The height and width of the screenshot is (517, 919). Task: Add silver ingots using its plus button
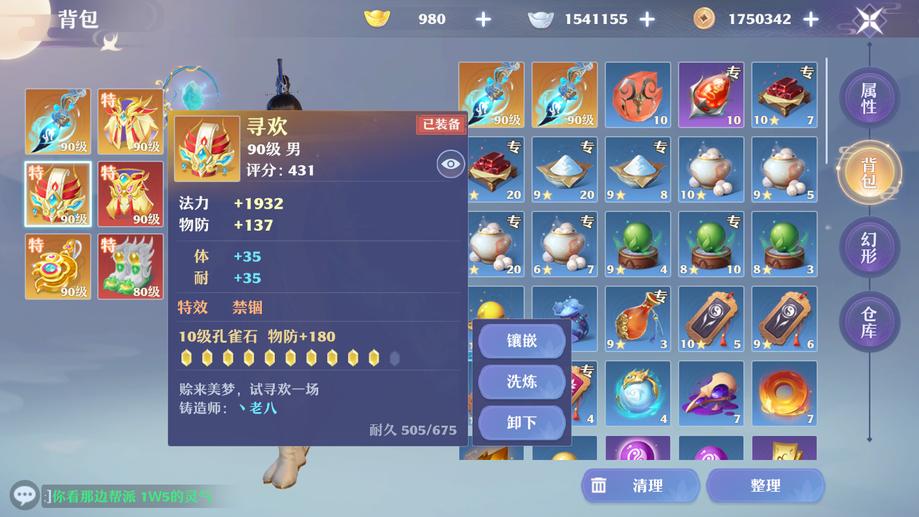click(x=647, y=19)
